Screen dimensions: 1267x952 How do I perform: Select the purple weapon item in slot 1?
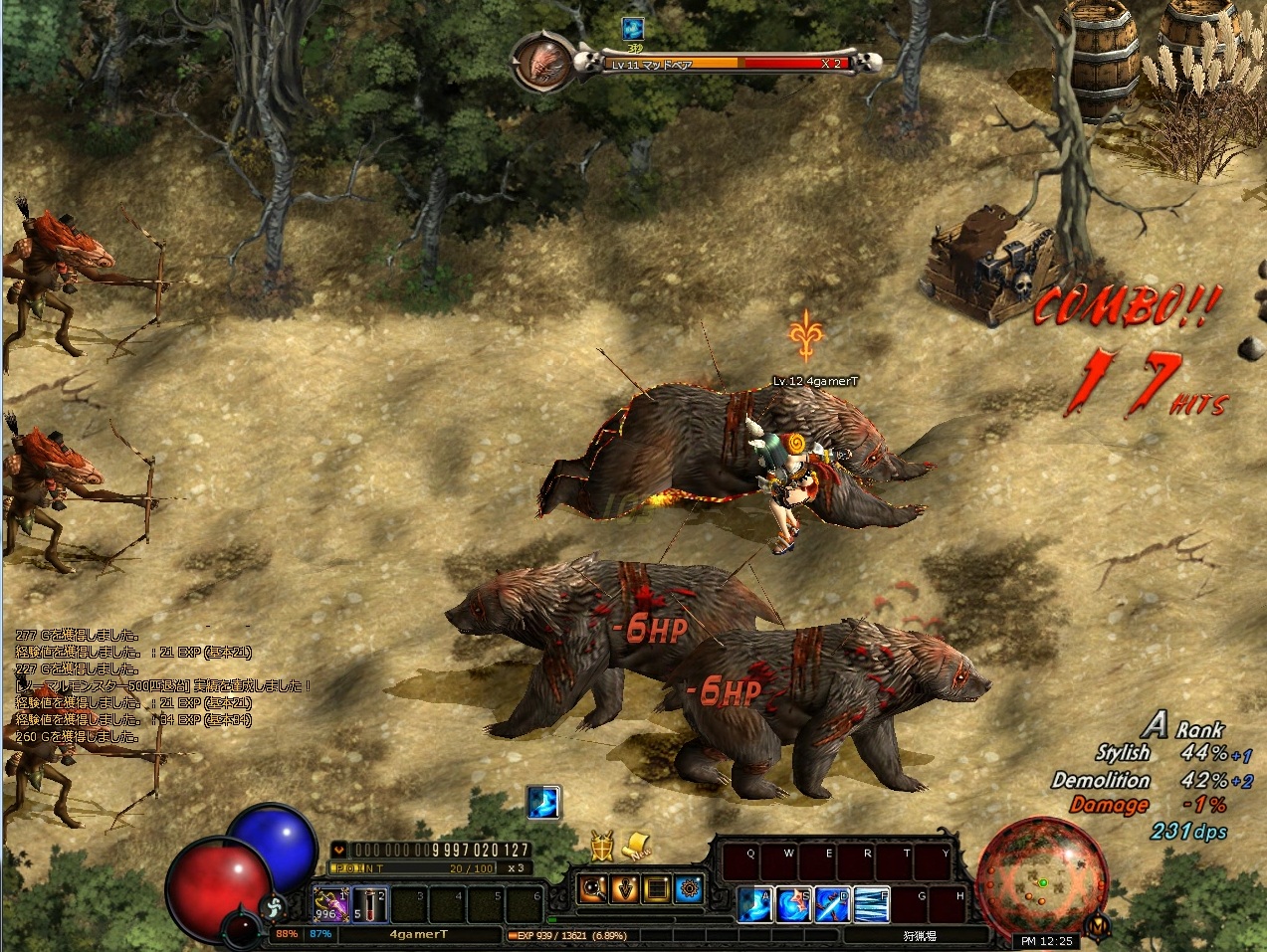pos(327,902)
